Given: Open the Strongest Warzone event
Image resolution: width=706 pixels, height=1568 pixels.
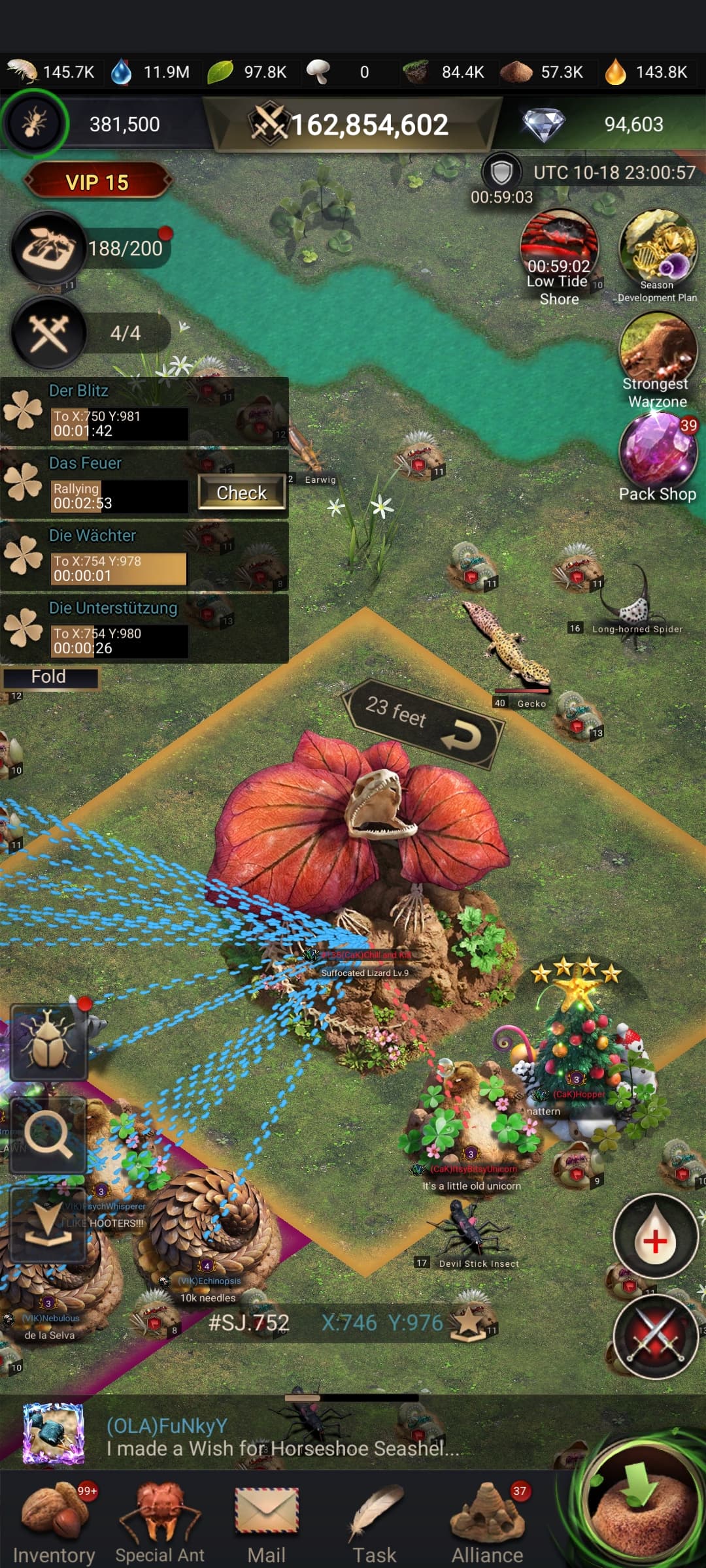Looking at the screenshot, I should click(x=657, y=353).
